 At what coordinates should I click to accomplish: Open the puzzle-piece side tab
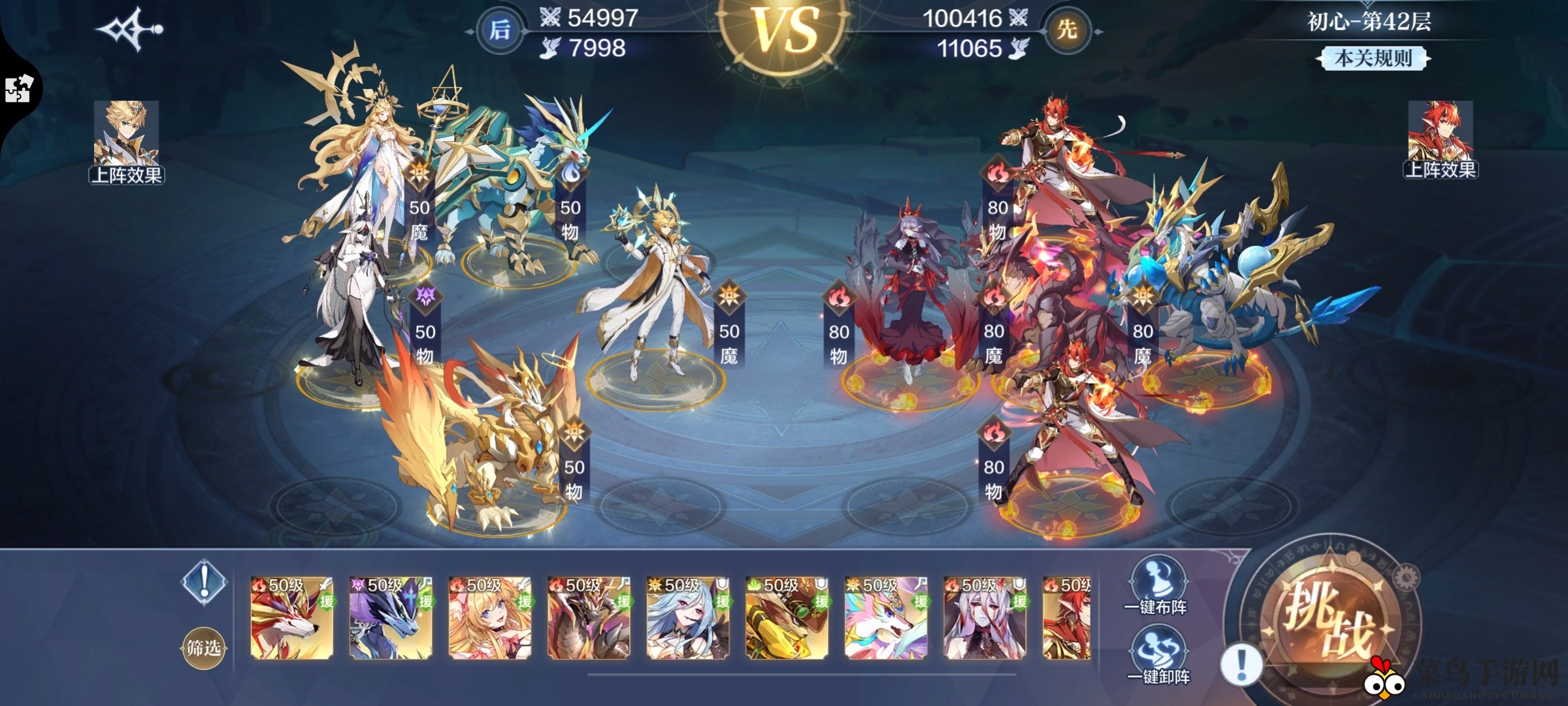[18, 90]
